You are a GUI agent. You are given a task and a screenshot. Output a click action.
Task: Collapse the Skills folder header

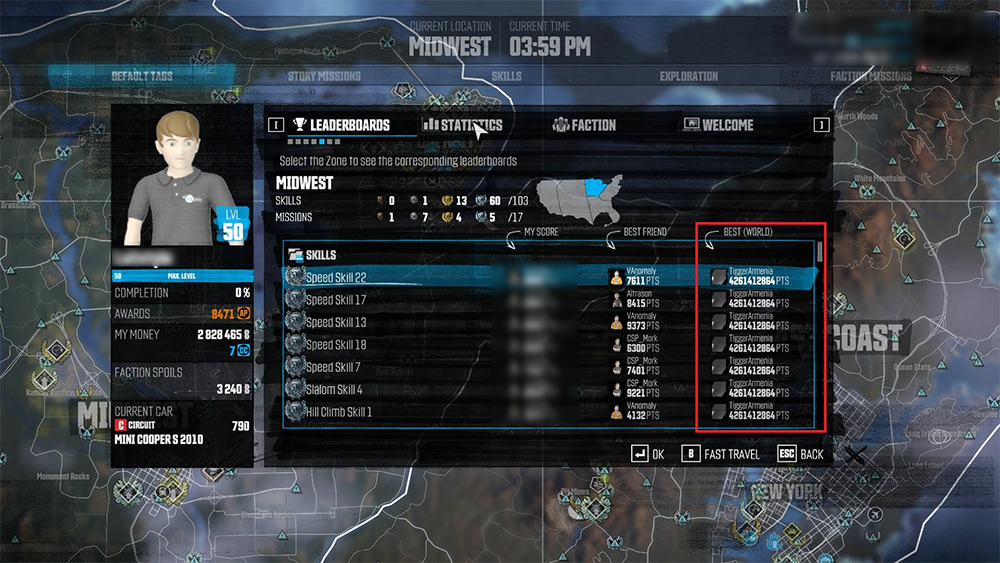click(314, 254)
